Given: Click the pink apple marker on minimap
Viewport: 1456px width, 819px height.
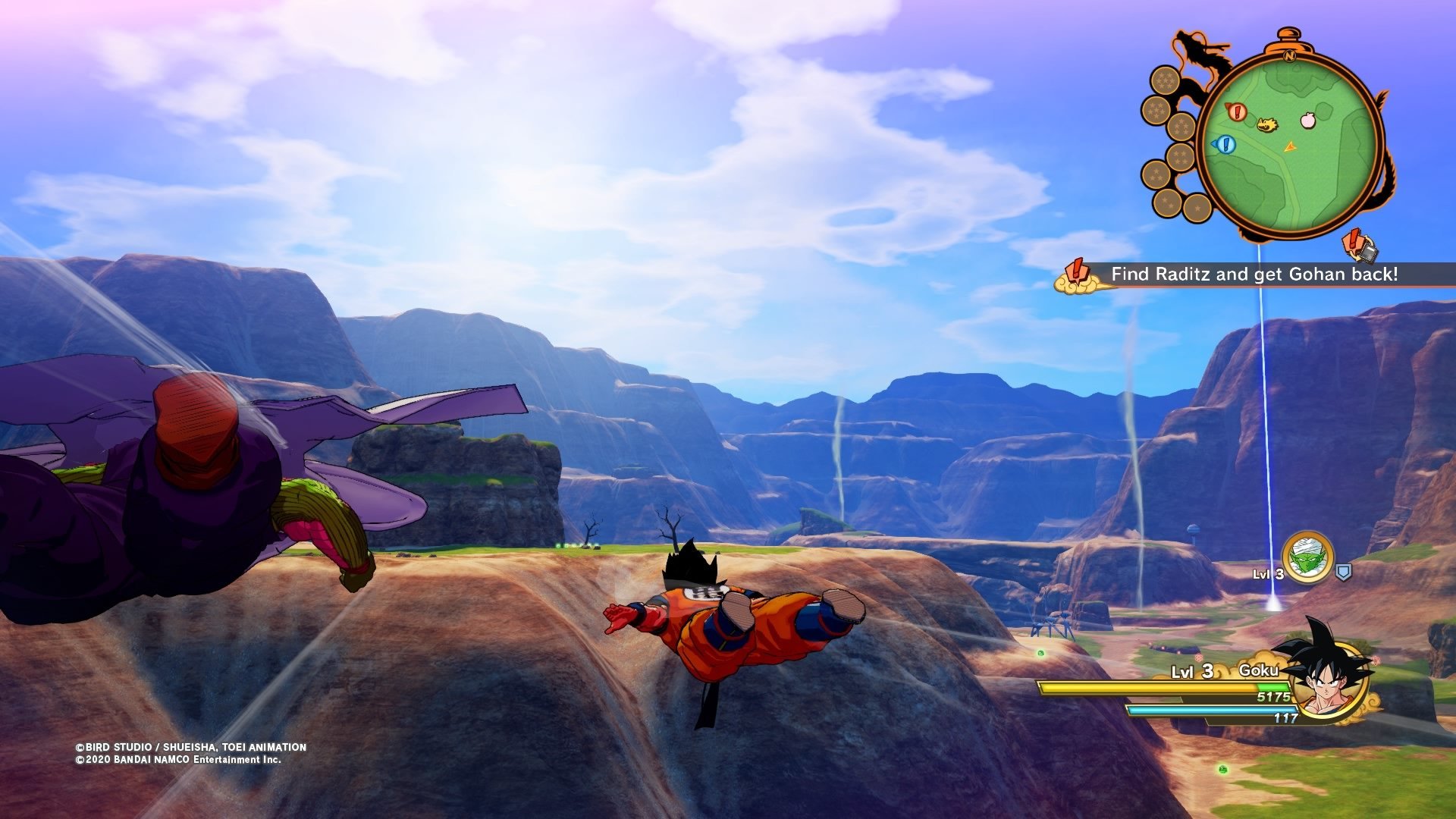Looking at the screenshot, I should pos(1308,120).
